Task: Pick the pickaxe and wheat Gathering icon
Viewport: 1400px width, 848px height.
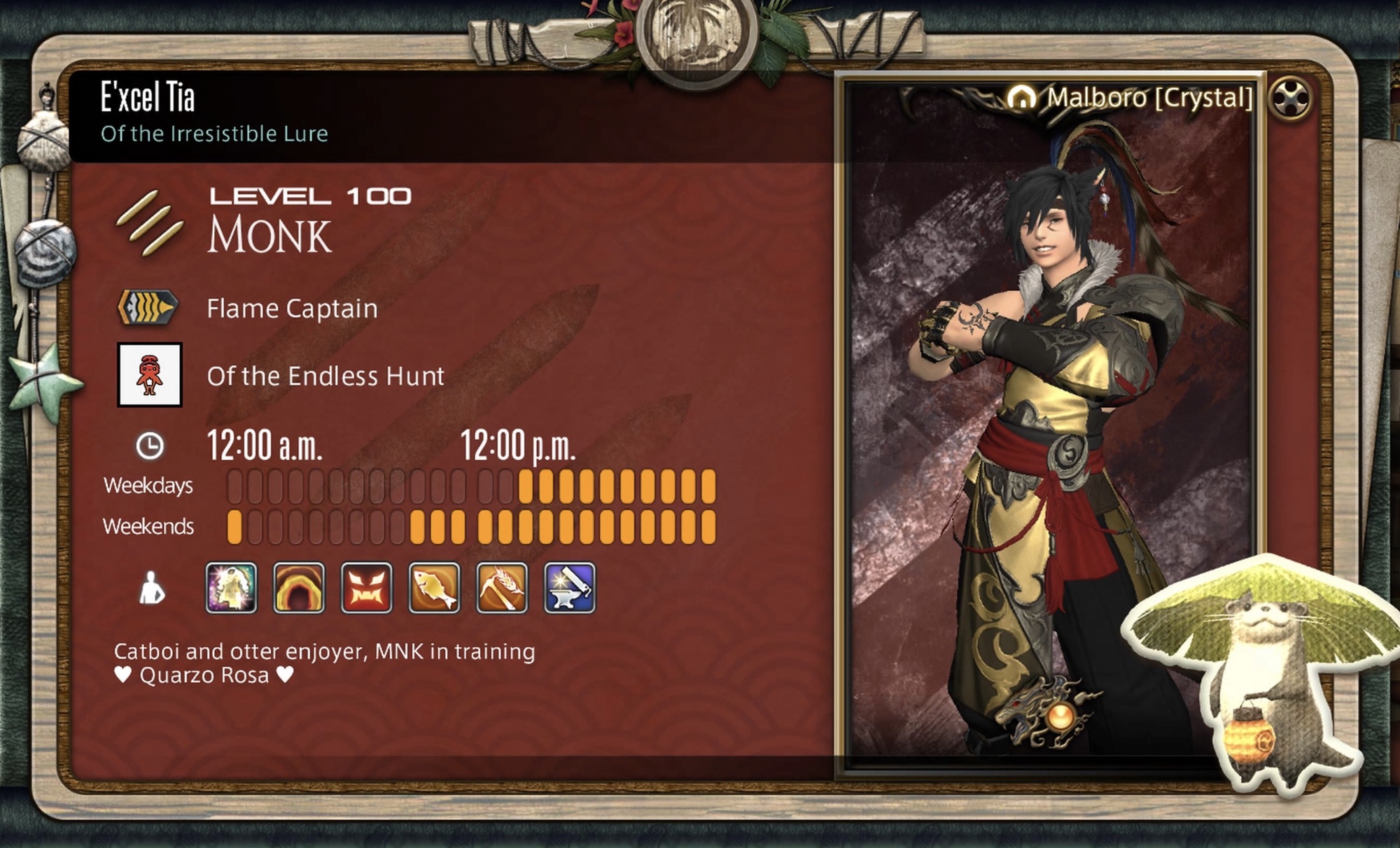Action: [x=502, y=588]
